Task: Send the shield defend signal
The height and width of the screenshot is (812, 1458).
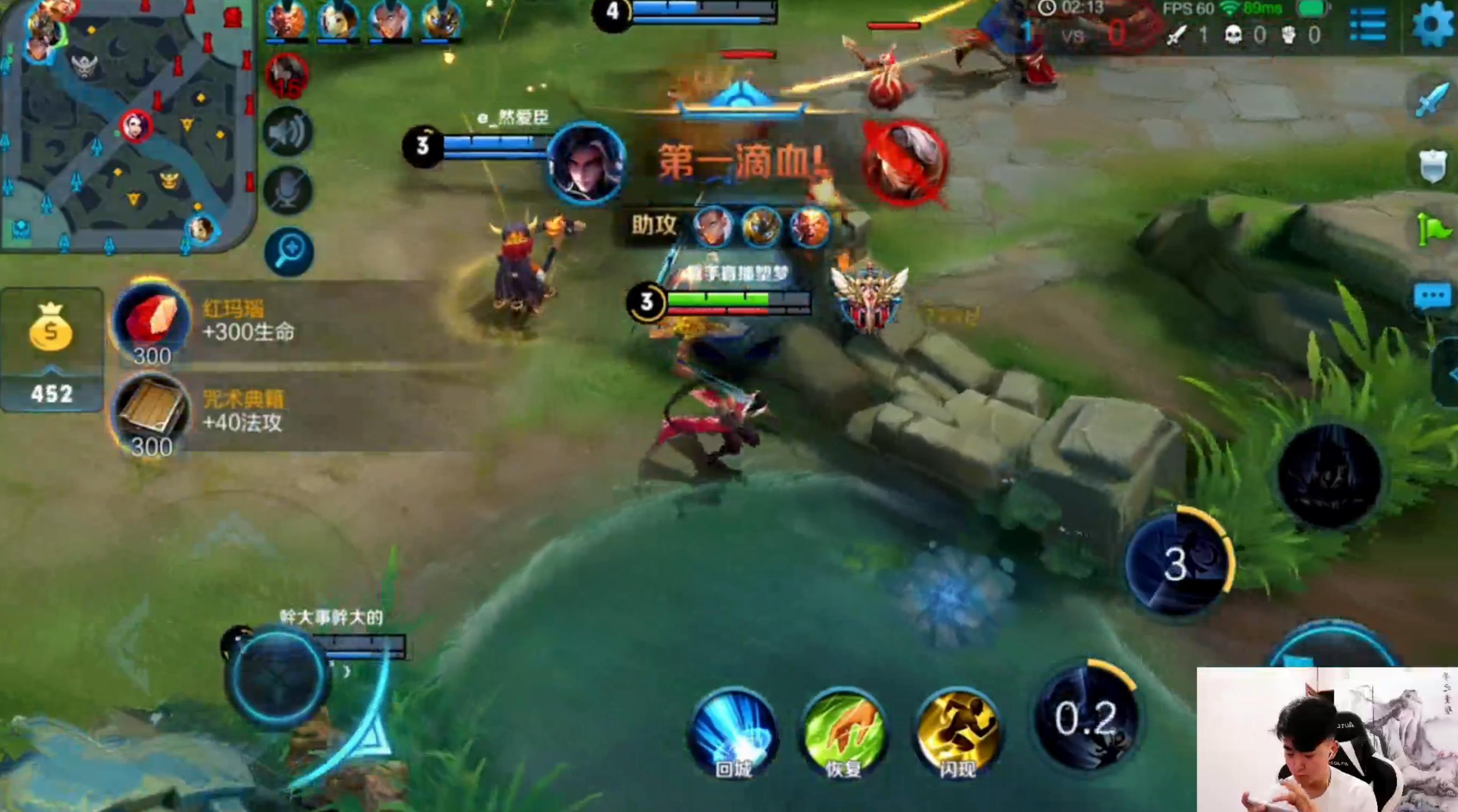Action: 1433,165
